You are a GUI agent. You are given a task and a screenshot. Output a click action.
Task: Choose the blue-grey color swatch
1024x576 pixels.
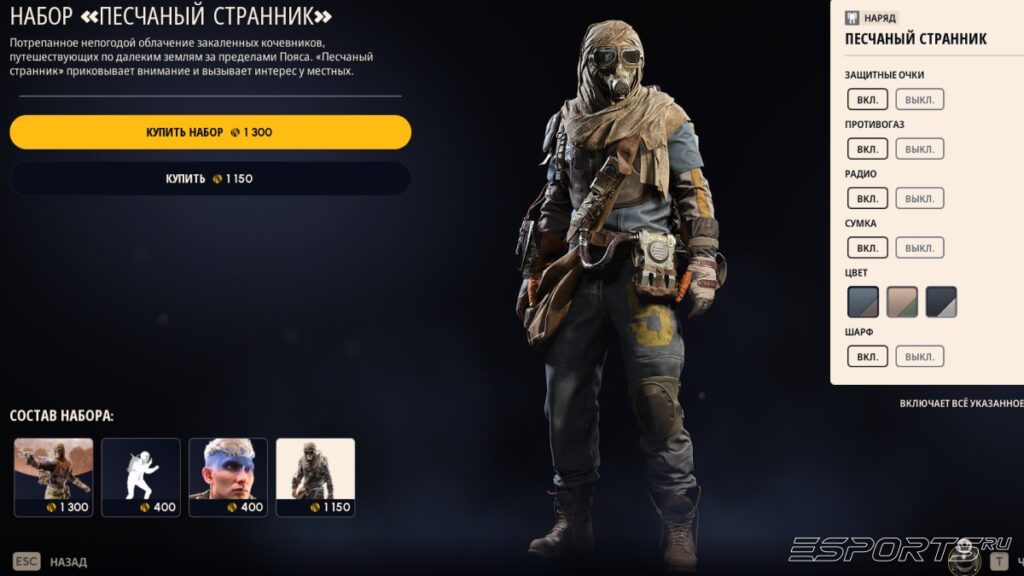pyautogui.click(x=863, y=301)
